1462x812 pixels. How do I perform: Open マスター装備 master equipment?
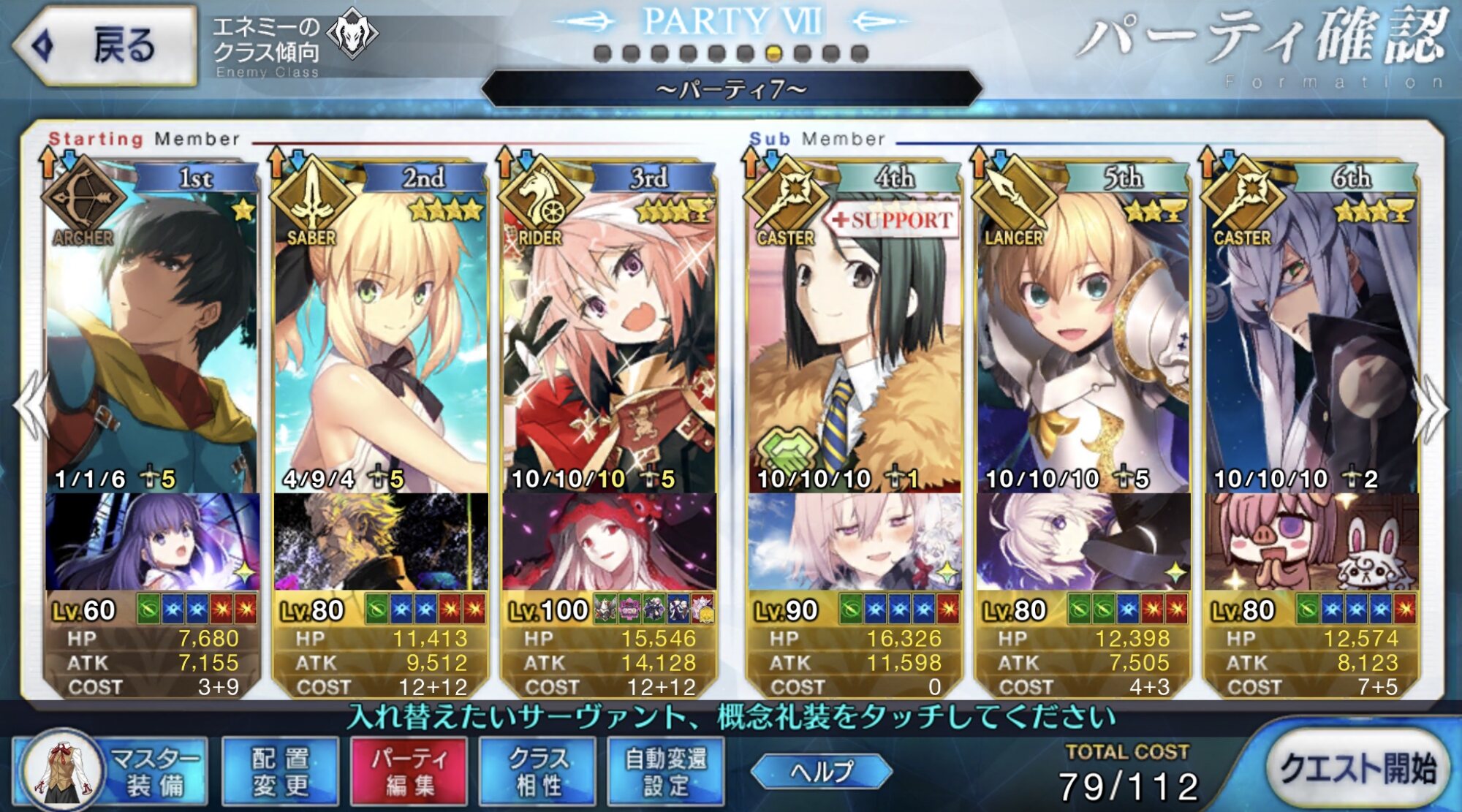[110, 772]
